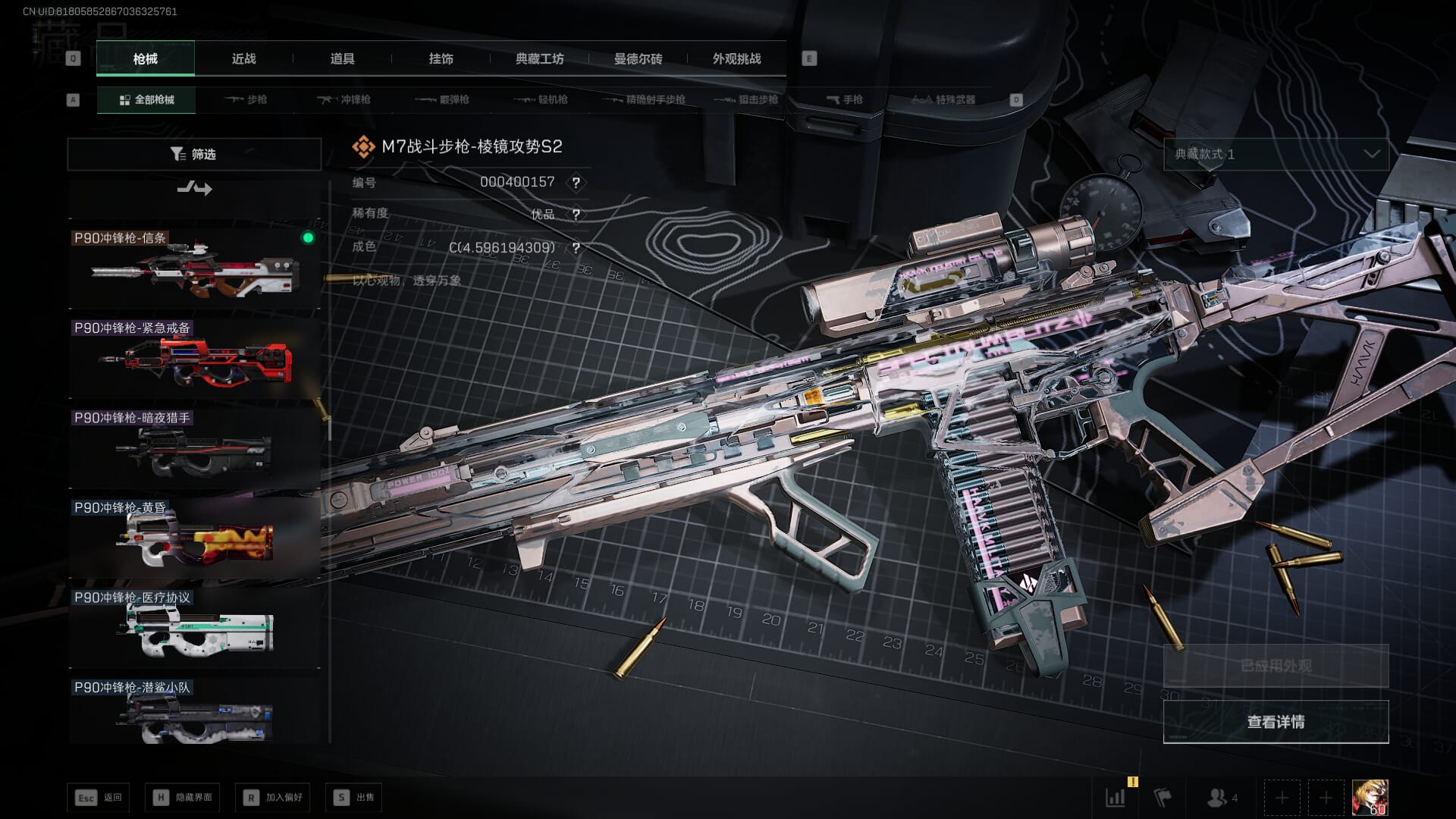Expand the 典藏款式 1 dropdown
The width and height of the screenshot is (1456, 819).
(1276, 154)
